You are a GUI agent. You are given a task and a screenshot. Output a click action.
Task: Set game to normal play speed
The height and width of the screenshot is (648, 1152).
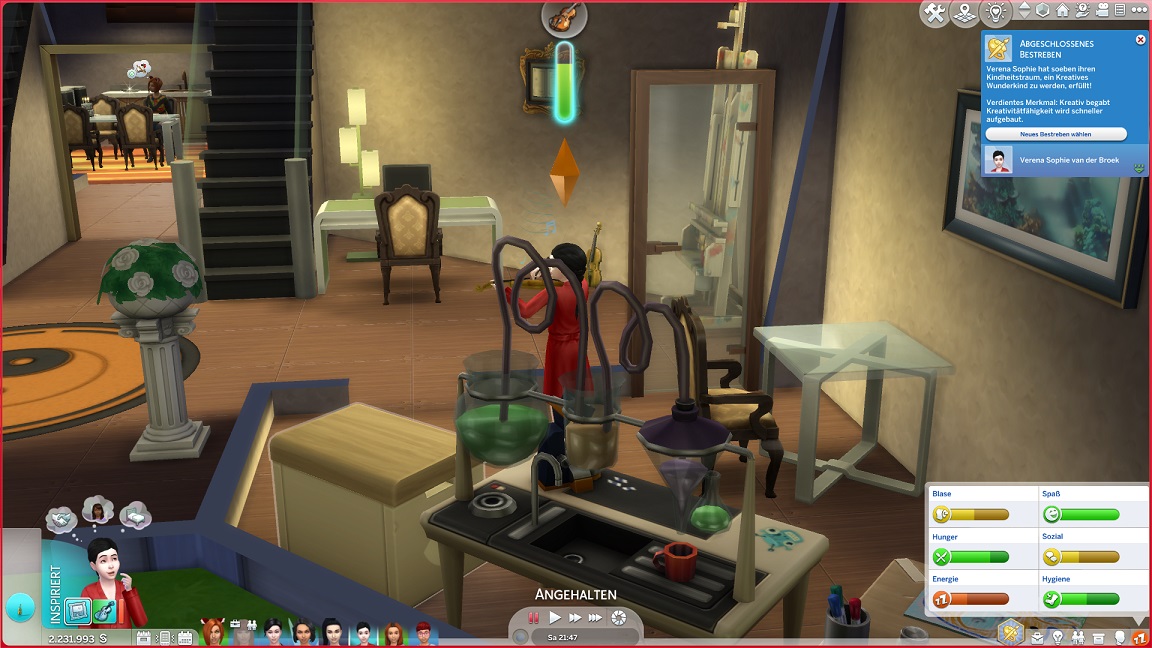(555, 618)
